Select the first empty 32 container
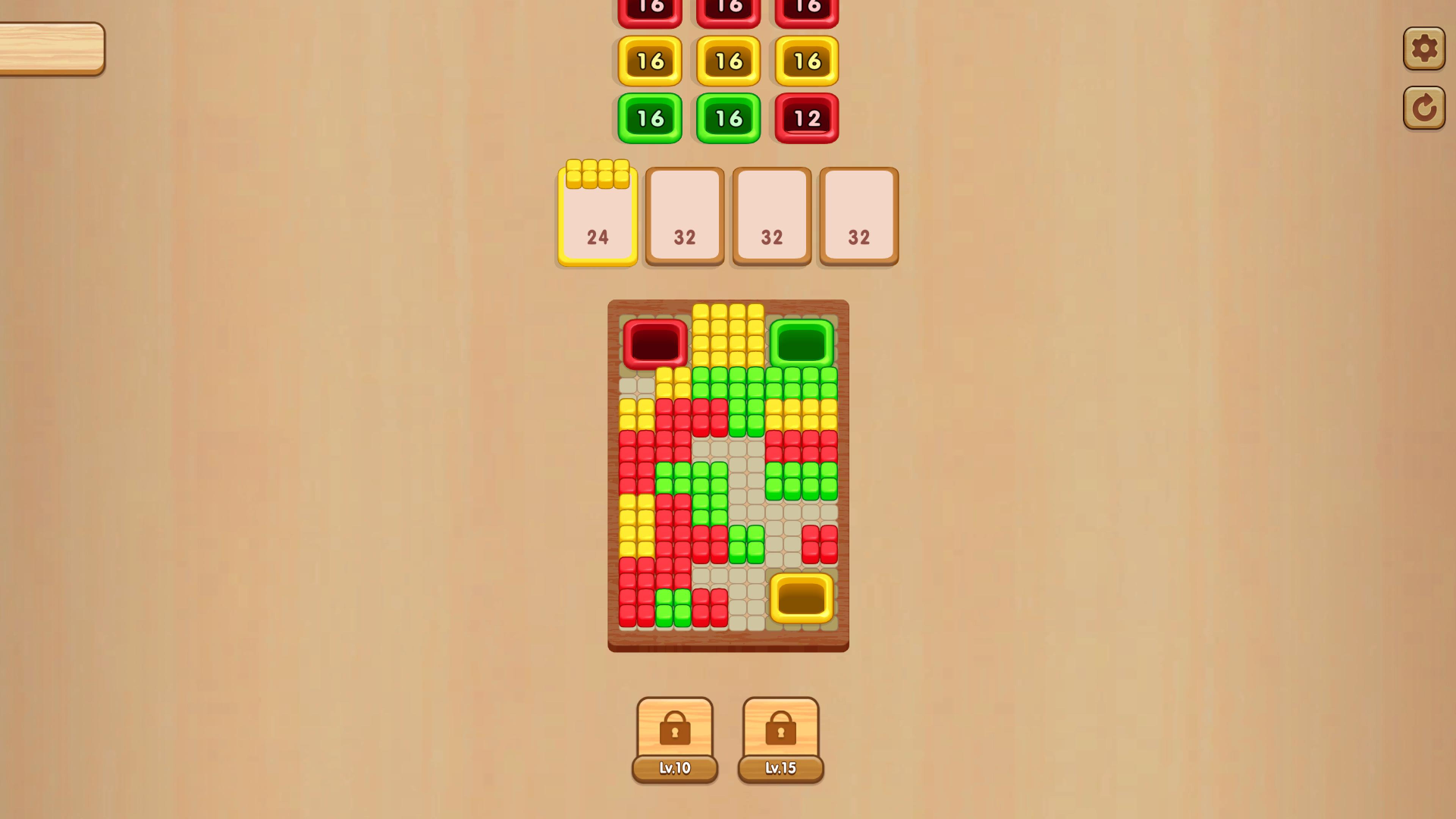The width and height of the screenshot is (1456, 819). (x=684, y=215)
